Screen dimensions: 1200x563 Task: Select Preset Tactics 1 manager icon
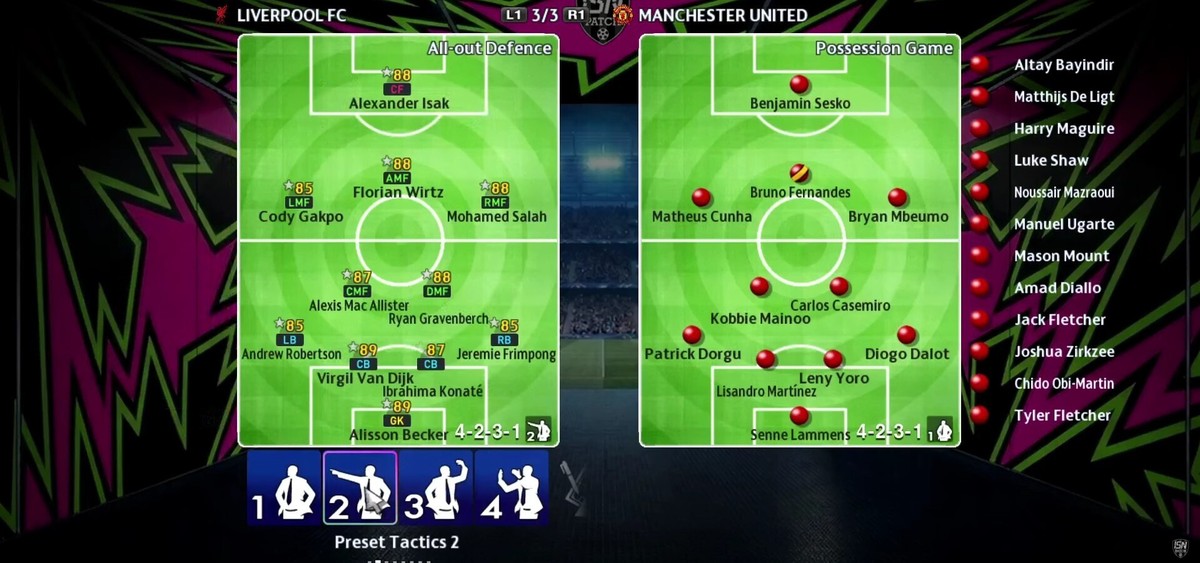coord(284,488)
